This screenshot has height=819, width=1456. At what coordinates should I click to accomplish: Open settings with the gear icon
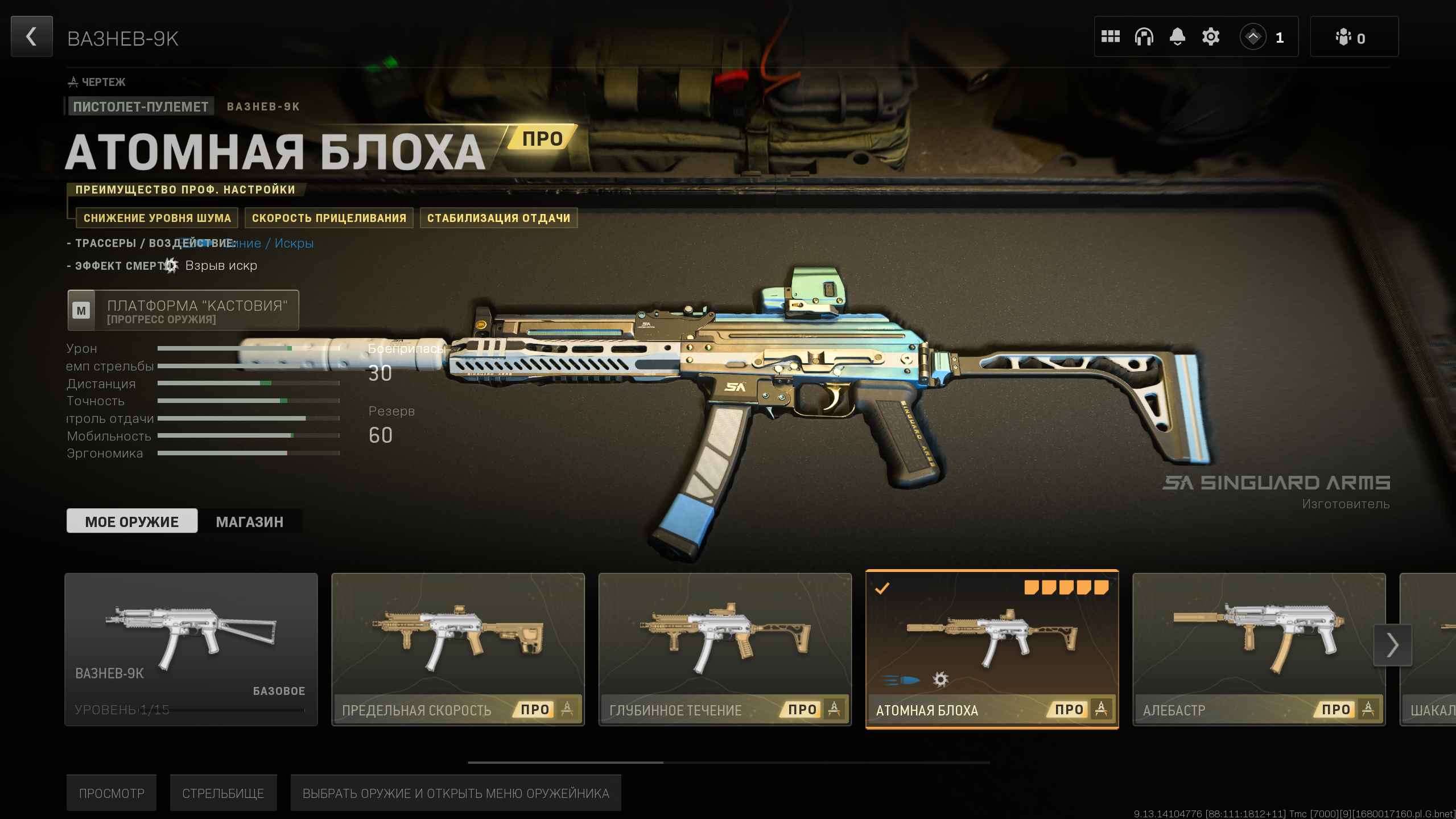pos(1210,36)
